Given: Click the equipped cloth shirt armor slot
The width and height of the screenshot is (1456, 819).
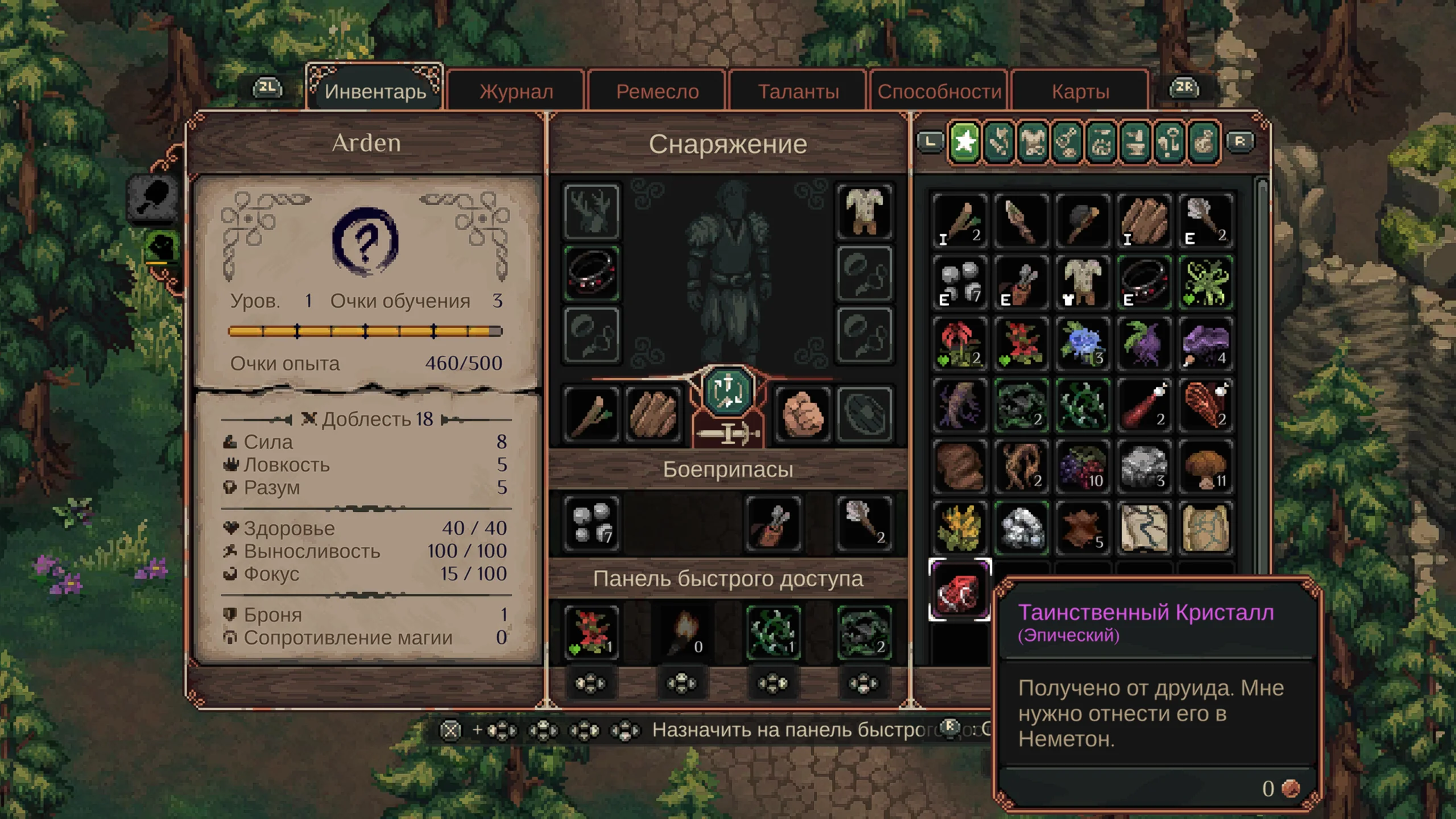Looking at the screenshot, I should 864,212.
